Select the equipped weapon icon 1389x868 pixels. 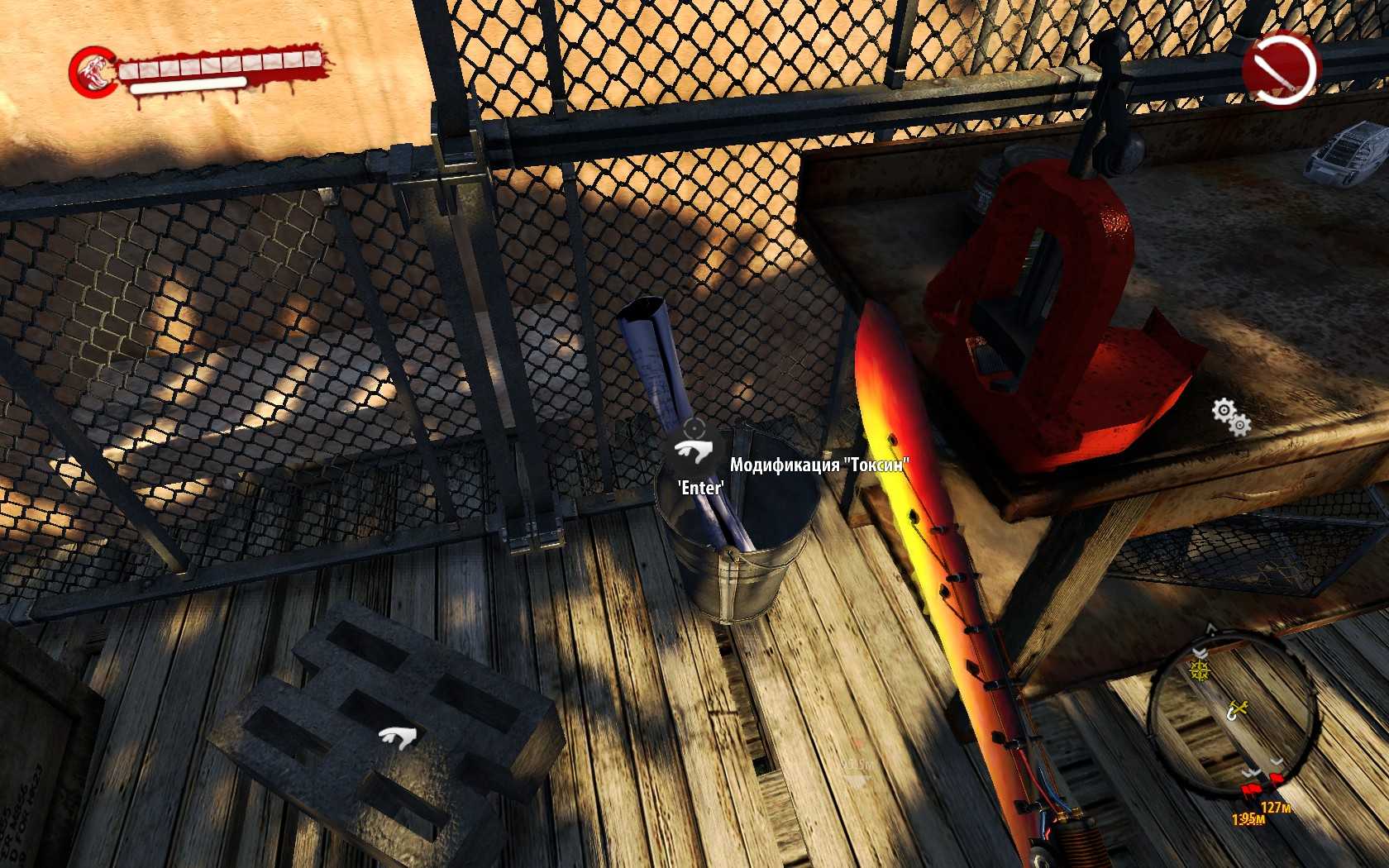click(1279, 68)
